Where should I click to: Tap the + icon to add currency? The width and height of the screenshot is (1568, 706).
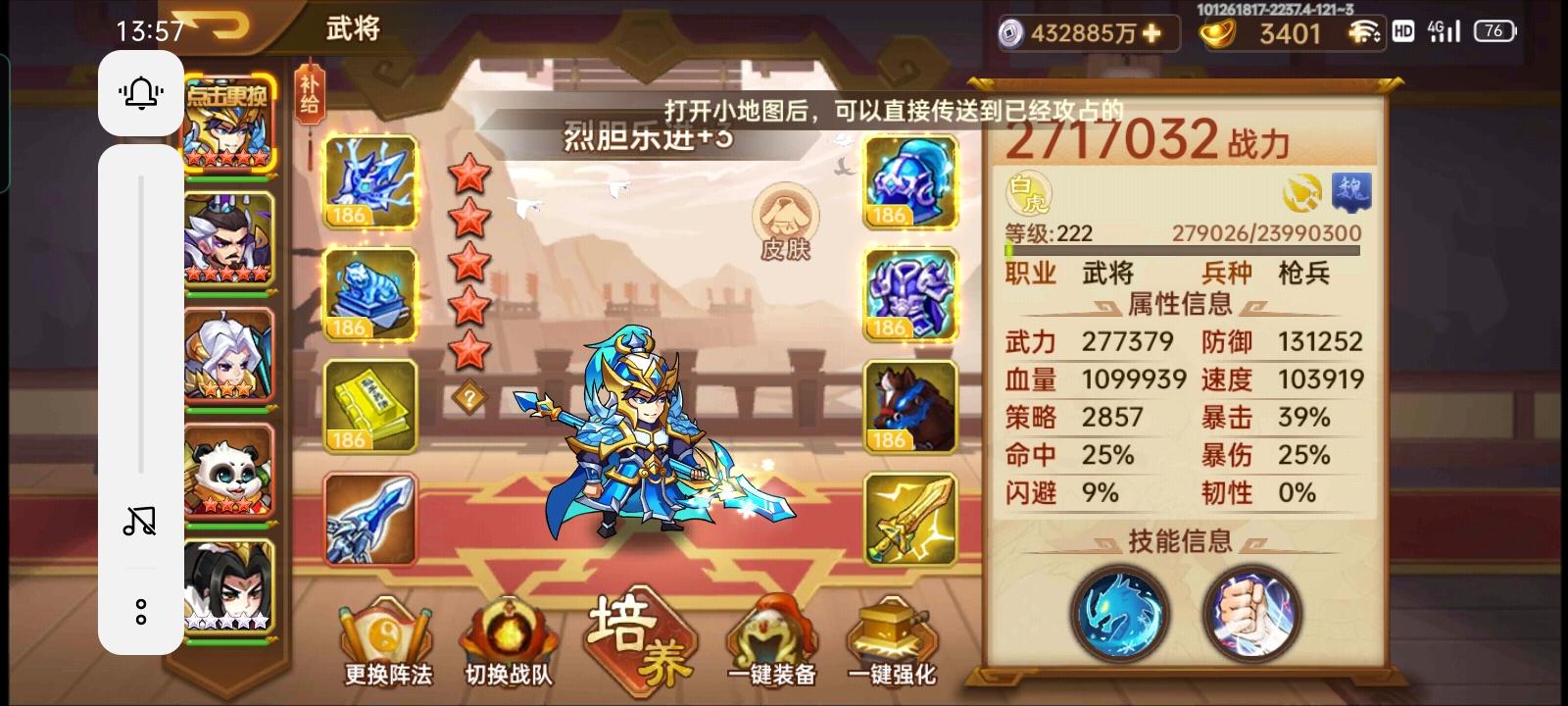point(1153,33)
